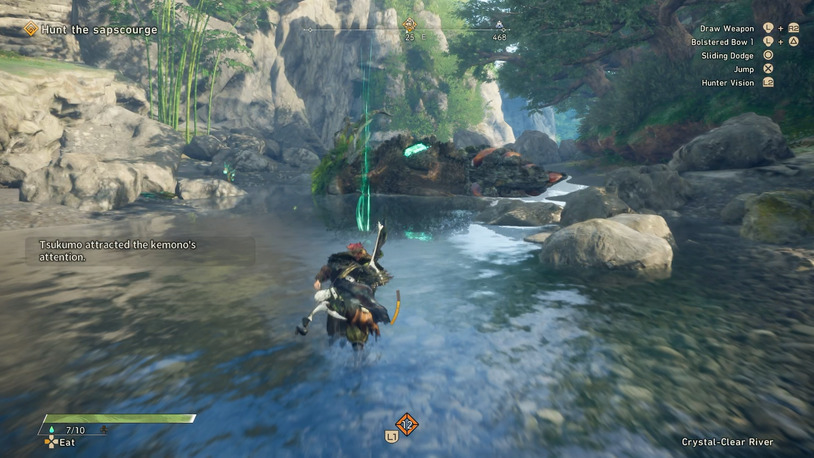Screen dimensions: 814x458
Task: Select the camp marker on the compass
Action: tap(499, 25)
